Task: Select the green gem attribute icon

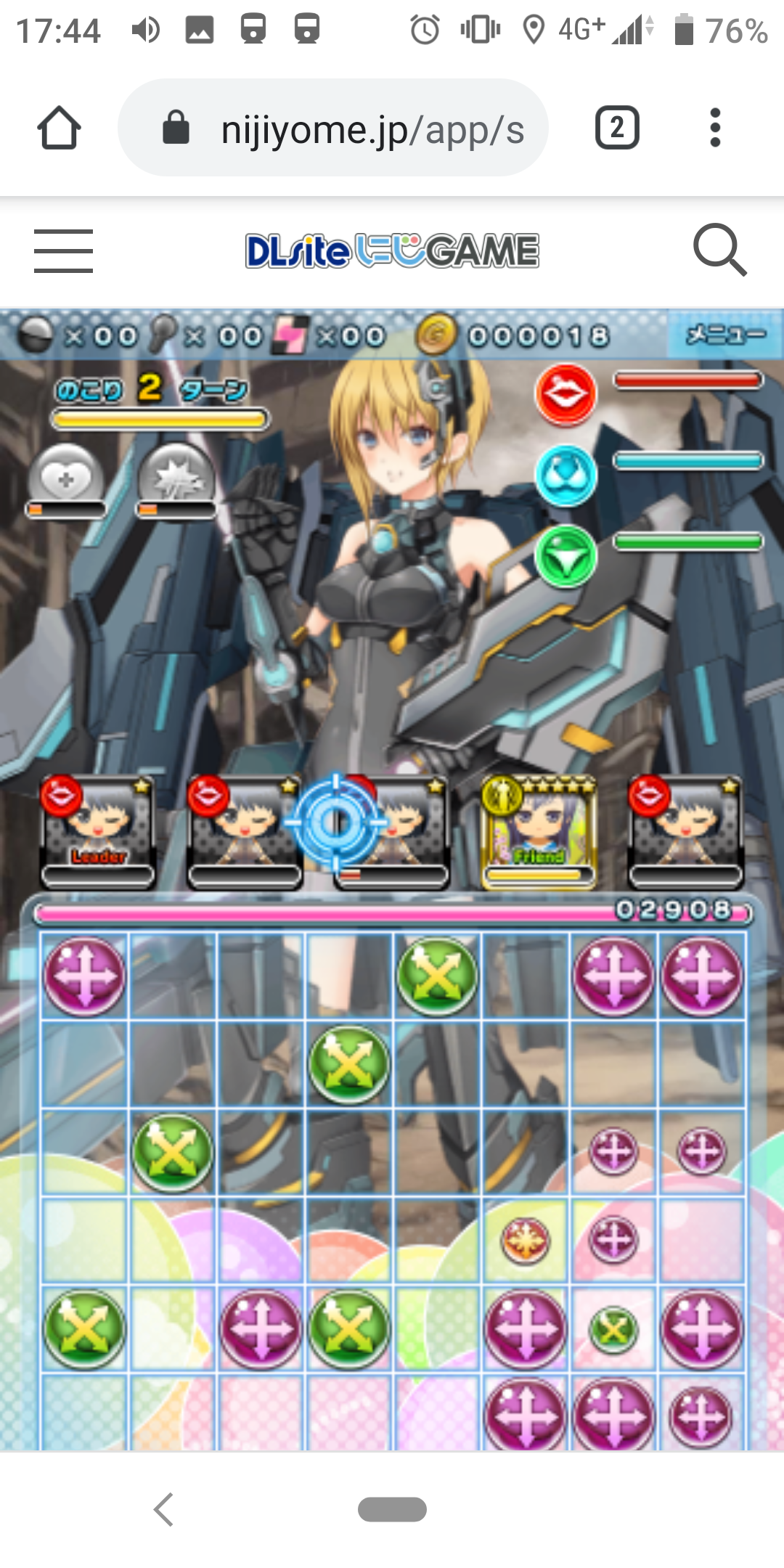Action: pyautogui.click(x=565, y=557)
